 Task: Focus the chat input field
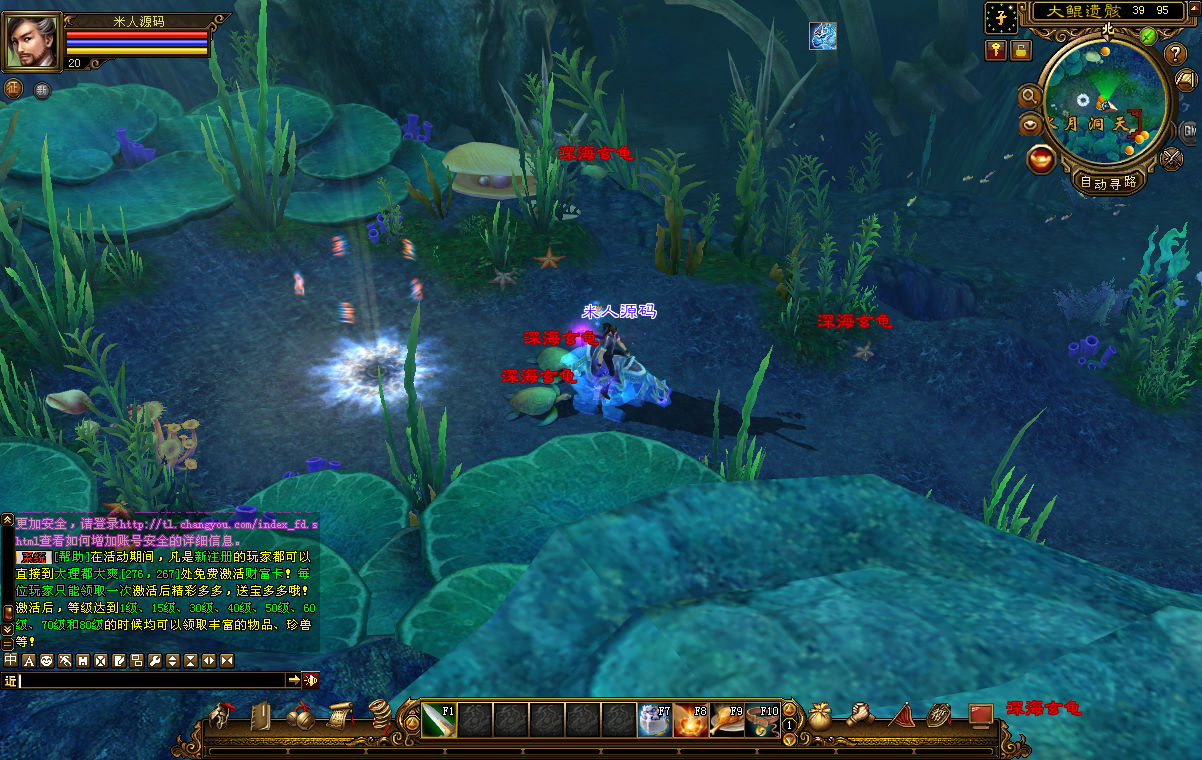pos(152,680)
